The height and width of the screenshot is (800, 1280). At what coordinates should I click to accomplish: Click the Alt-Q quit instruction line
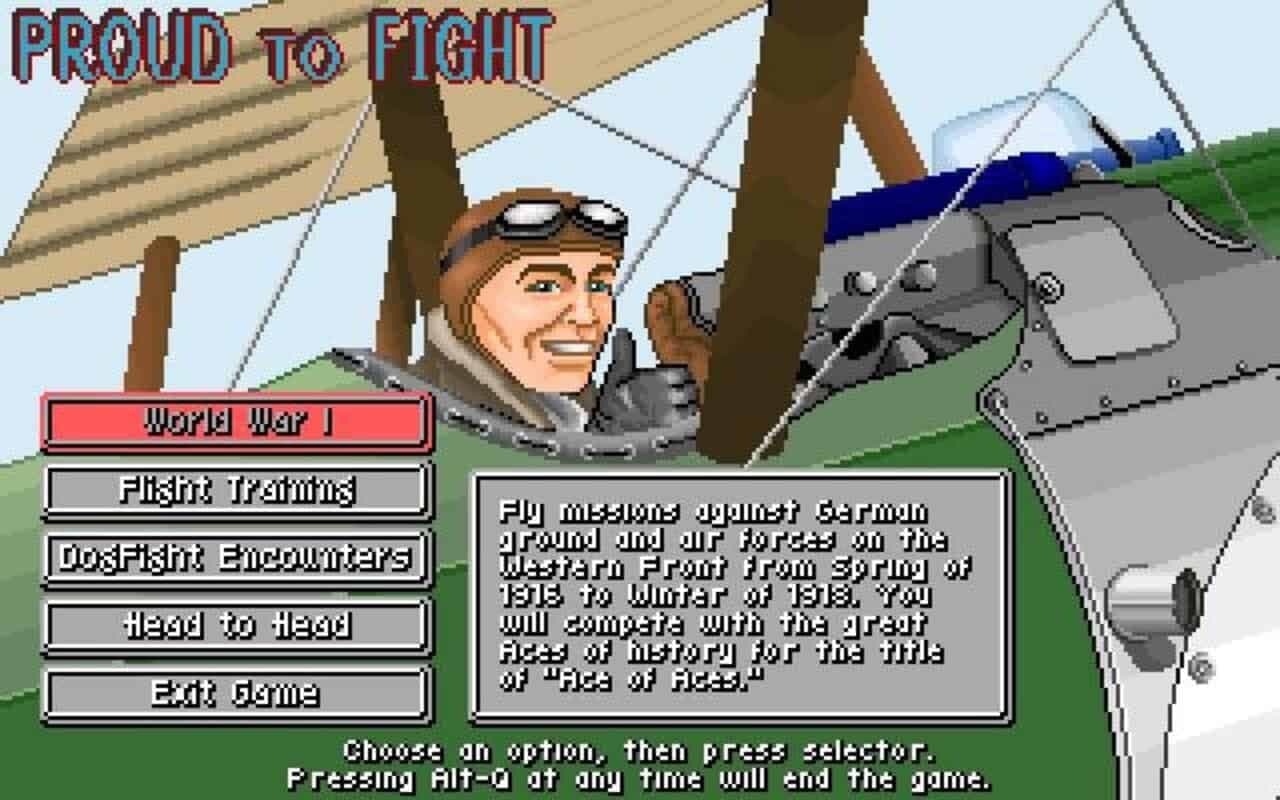(640, 777)
